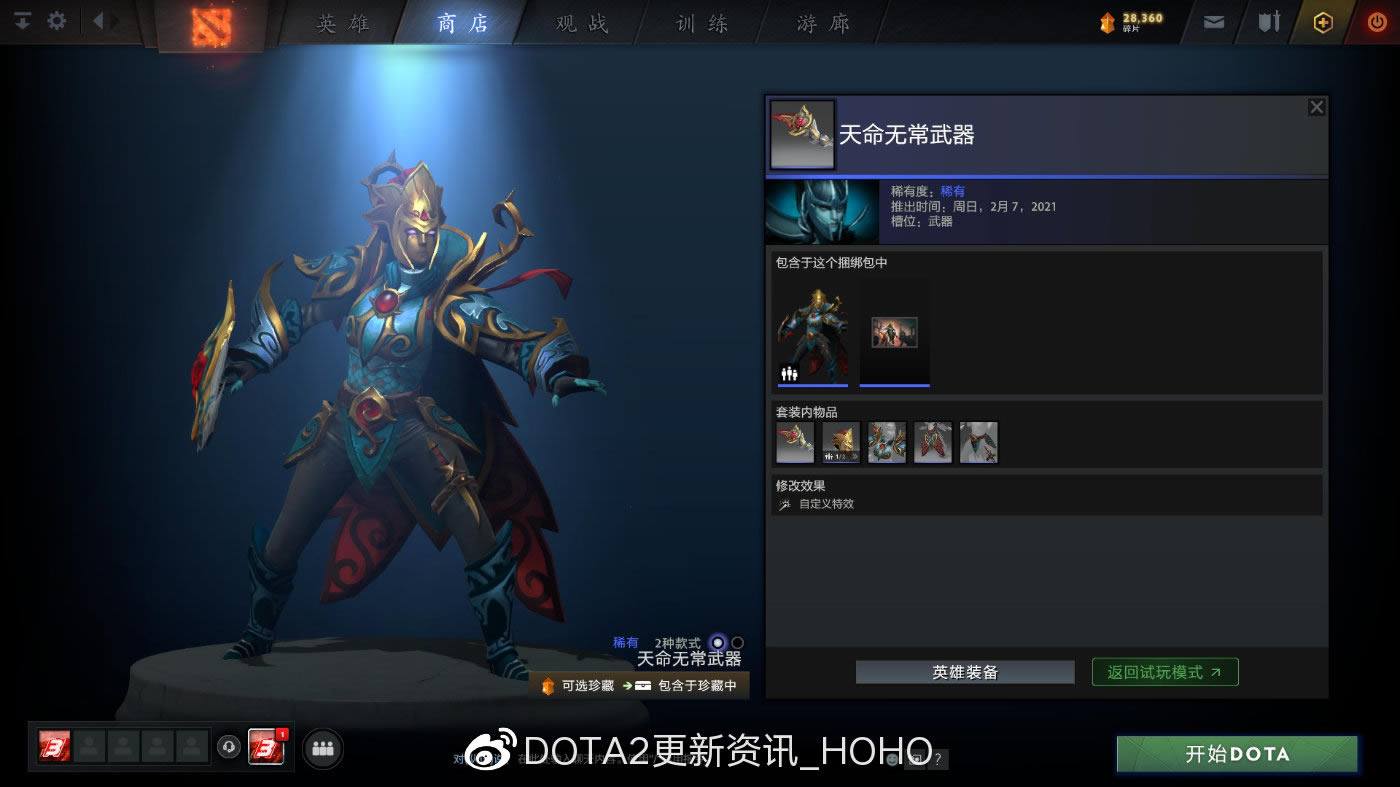Open settings gear icon
1400x787 pixels.
pyautogui.click(x=56, y=20)
